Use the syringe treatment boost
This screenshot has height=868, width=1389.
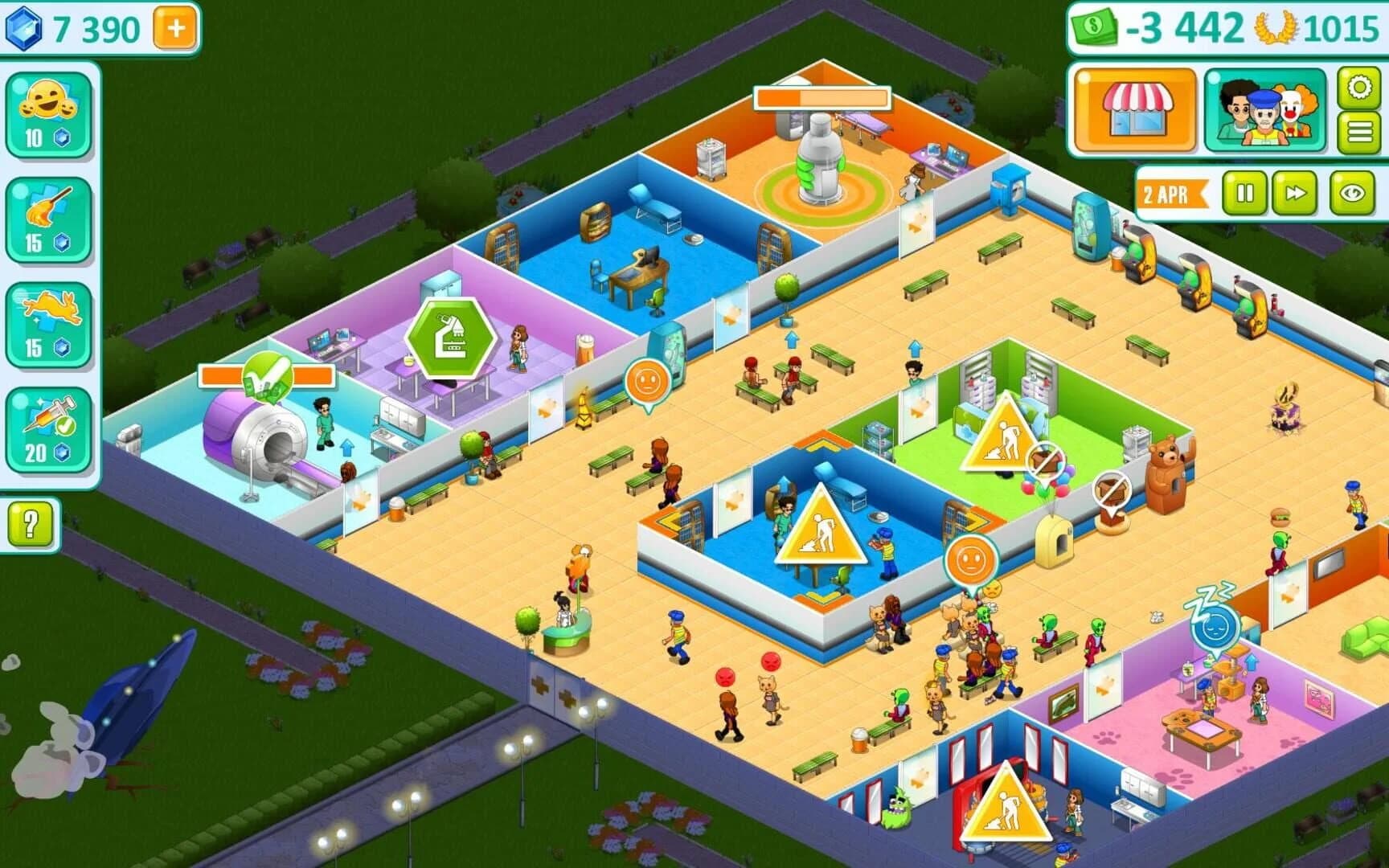[46, 422]
